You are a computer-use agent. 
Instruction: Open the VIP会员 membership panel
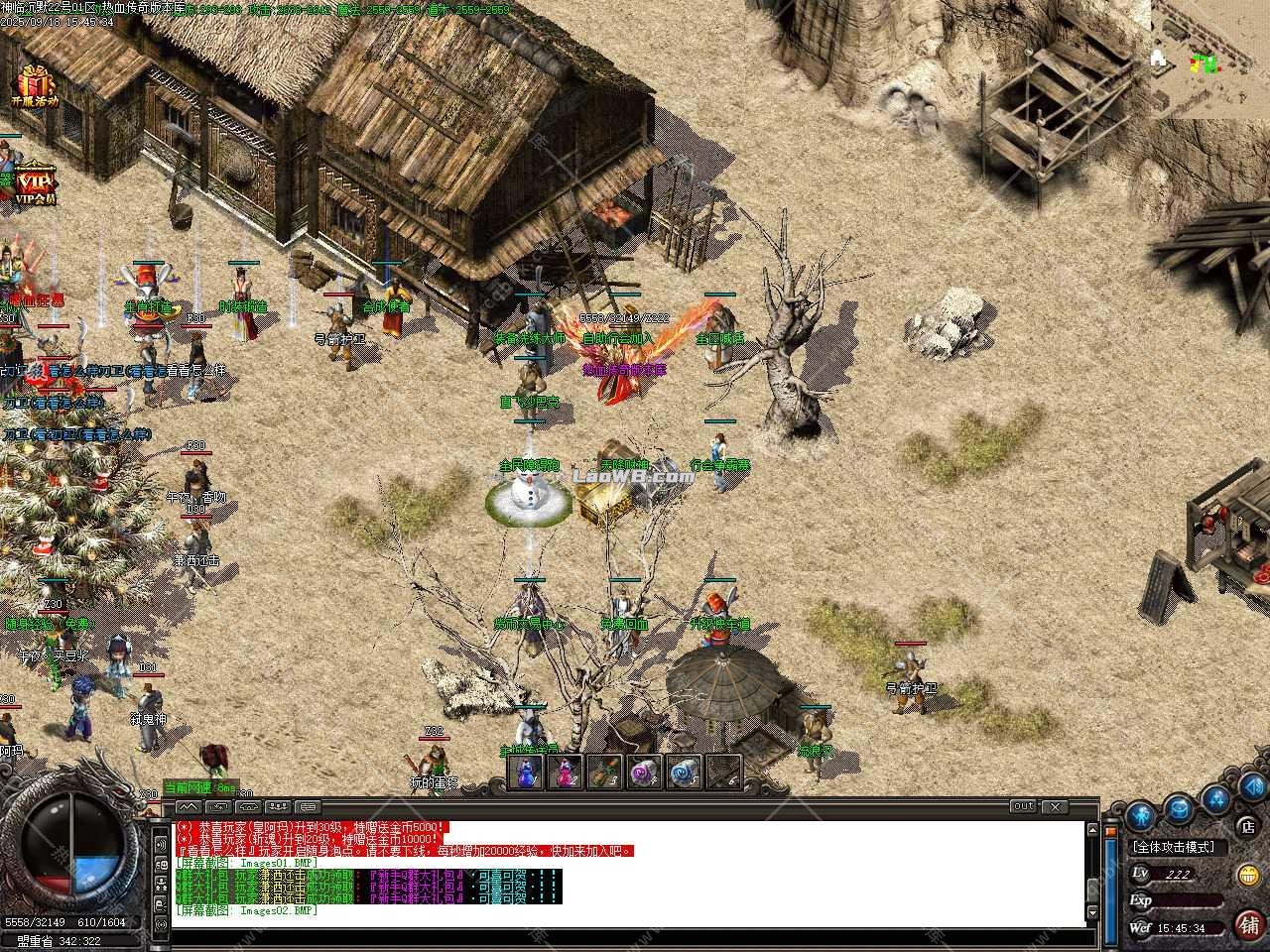35,181
